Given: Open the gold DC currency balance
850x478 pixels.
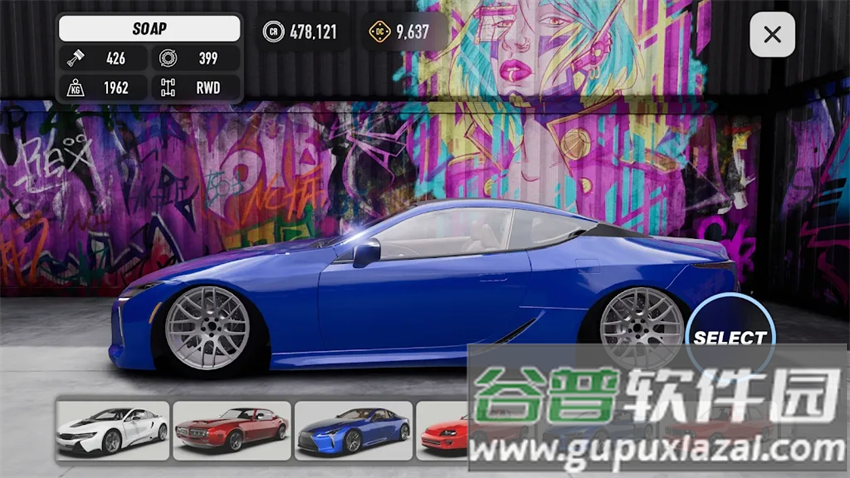Looking at the screenshot, I should (400, 32).
